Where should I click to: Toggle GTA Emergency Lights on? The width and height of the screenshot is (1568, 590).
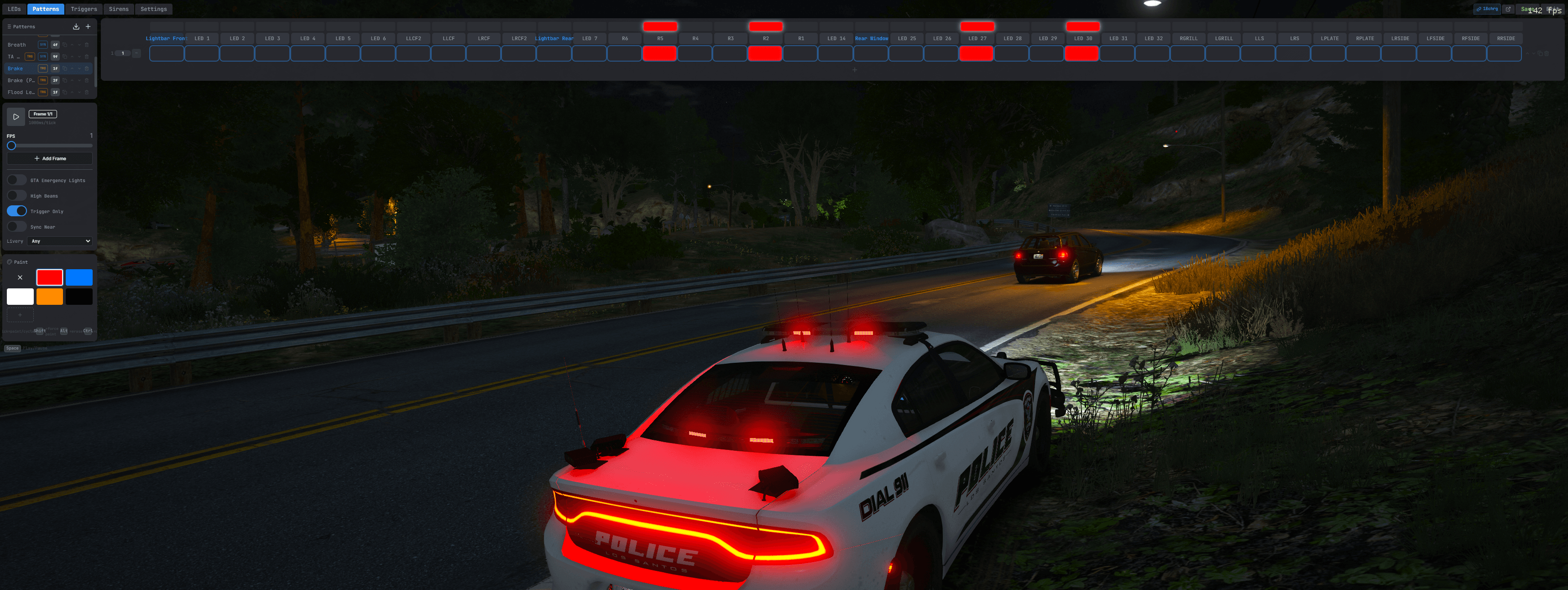tap(17, 180)
